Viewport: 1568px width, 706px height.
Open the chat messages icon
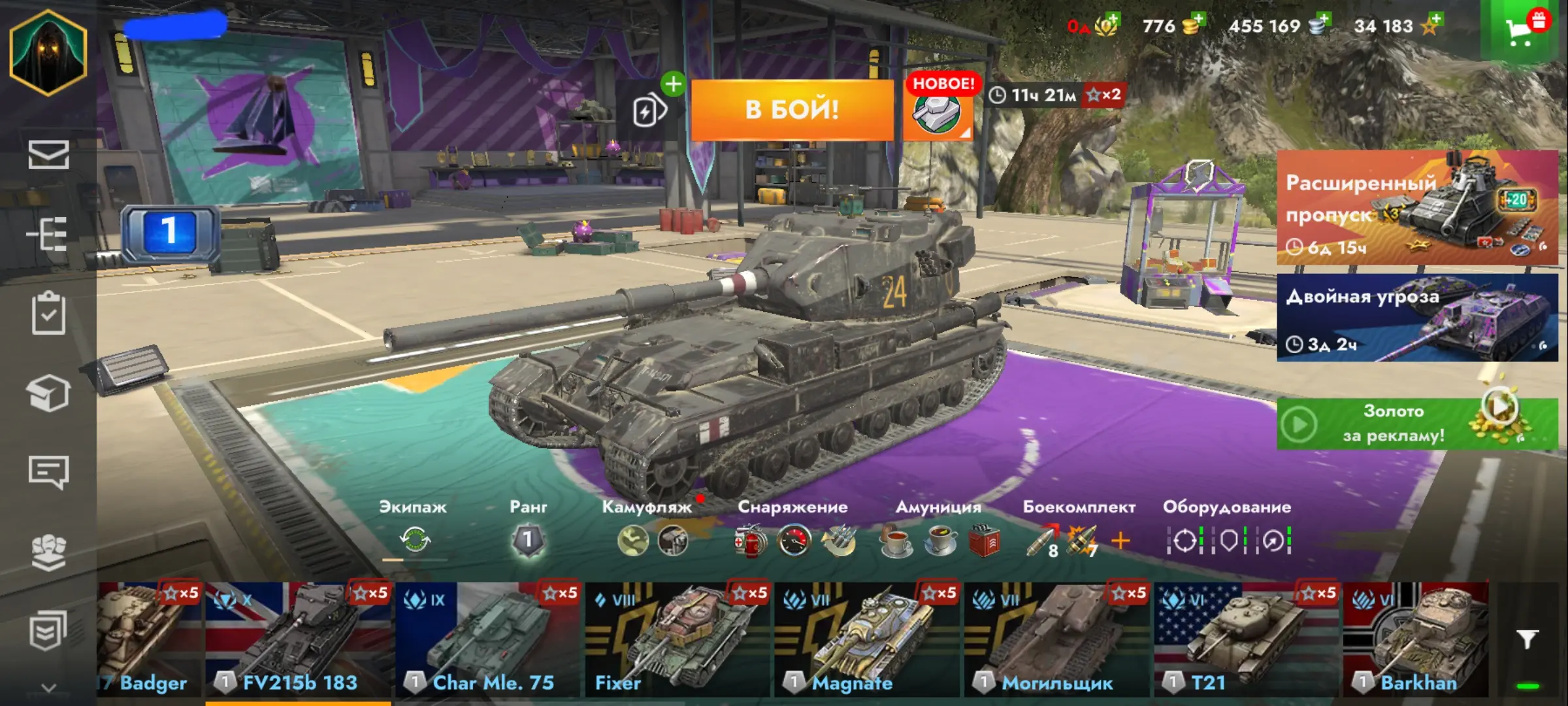pos(48,472)
